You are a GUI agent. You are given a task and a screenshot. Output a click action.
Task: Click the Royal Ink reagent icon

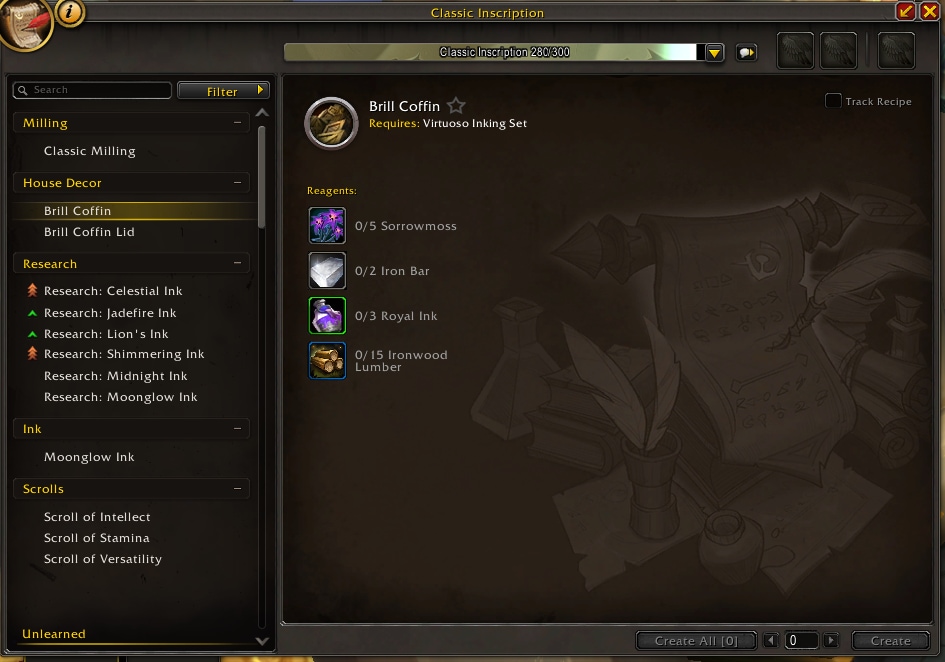[x=327, y=316]
